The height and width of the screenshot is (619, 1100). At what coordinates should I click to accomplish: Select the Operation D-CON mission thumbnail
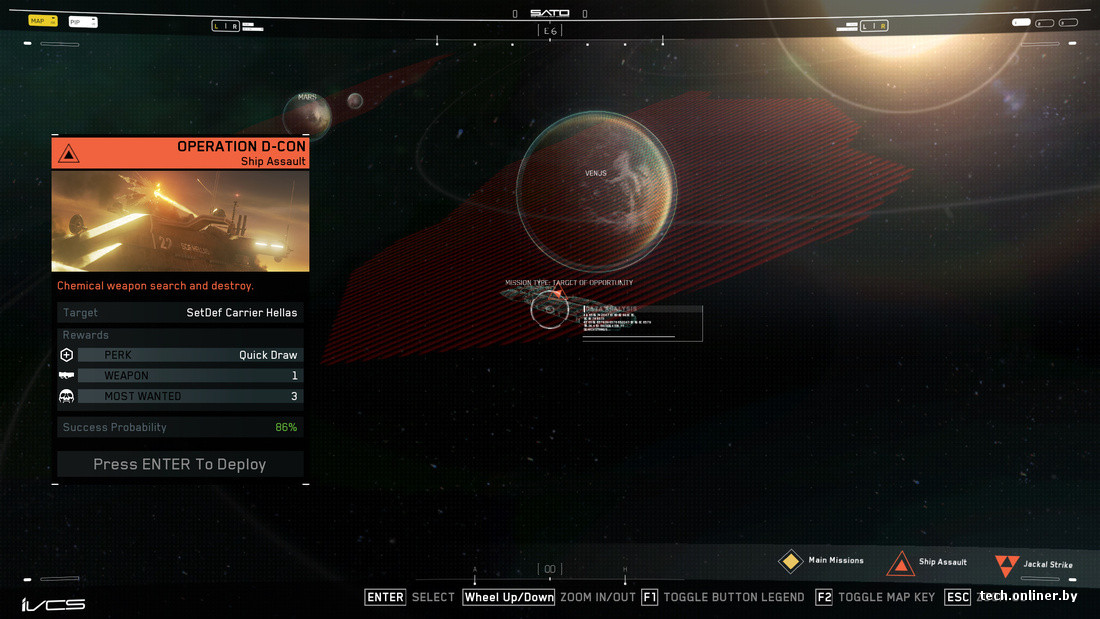[x=180, y=221]
